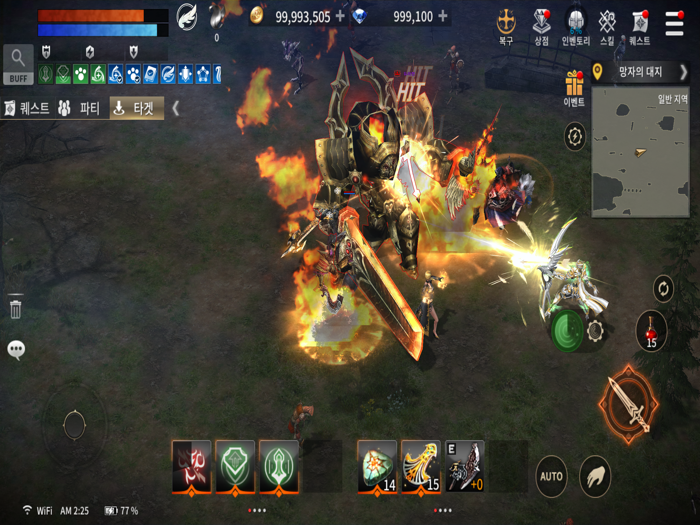Open the BUFF magnifier details button
Image resolution: width=700 pixels, height=525 pixels.
click(18, 65)
